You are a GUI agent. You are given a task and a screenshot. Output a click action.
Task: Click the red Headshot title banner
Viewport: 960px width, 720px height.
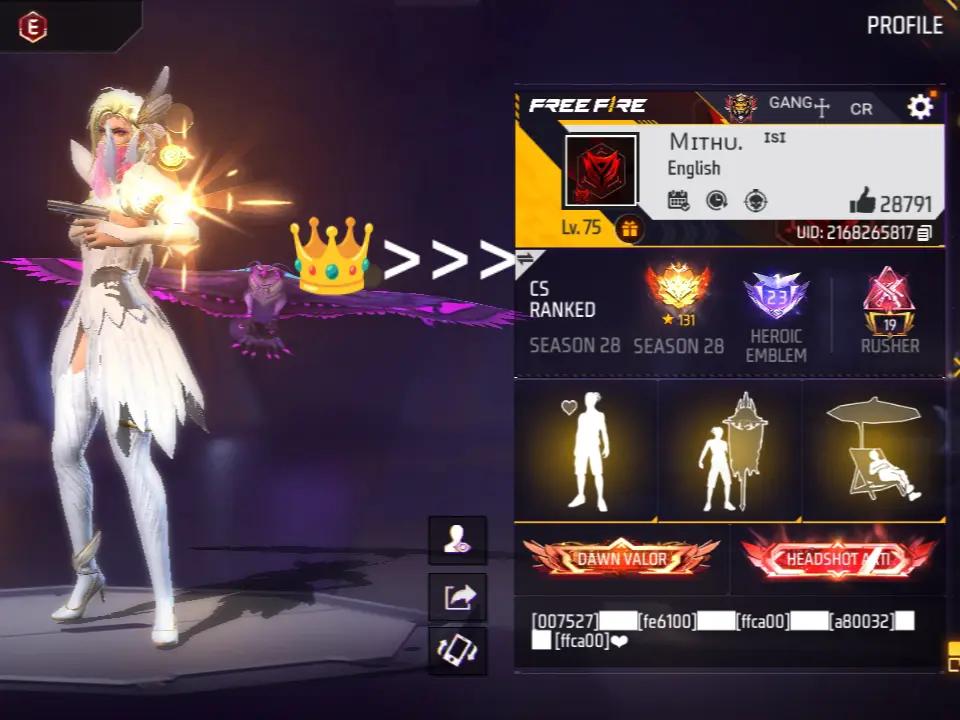coord(838,558)
